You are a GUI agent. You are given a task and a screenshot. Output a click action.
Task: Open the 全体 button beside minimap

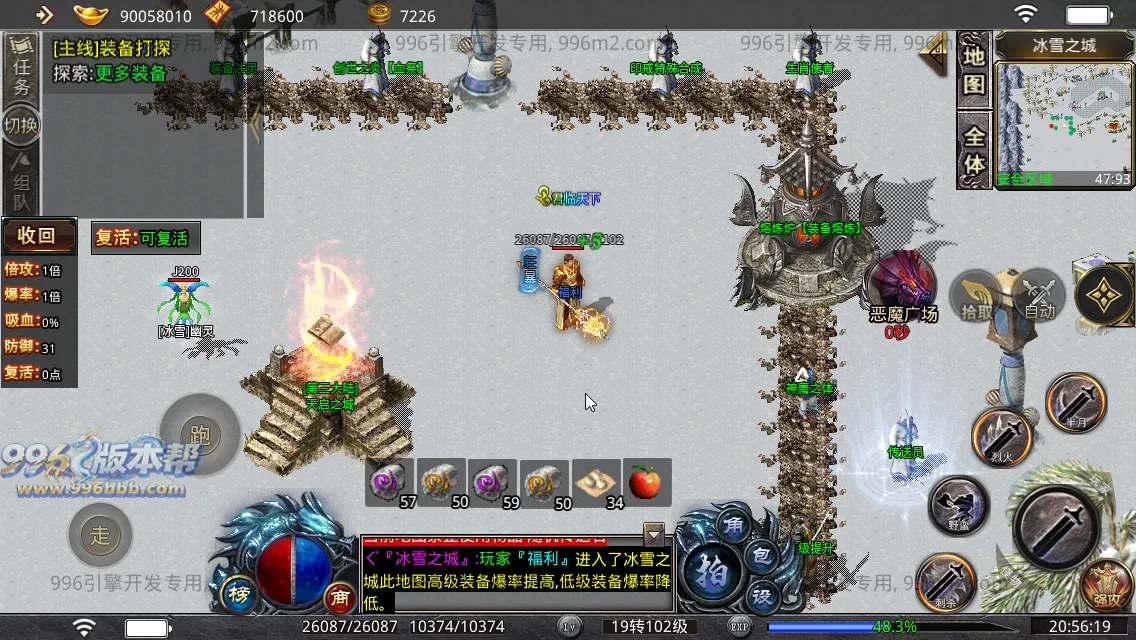click(974, 150)
